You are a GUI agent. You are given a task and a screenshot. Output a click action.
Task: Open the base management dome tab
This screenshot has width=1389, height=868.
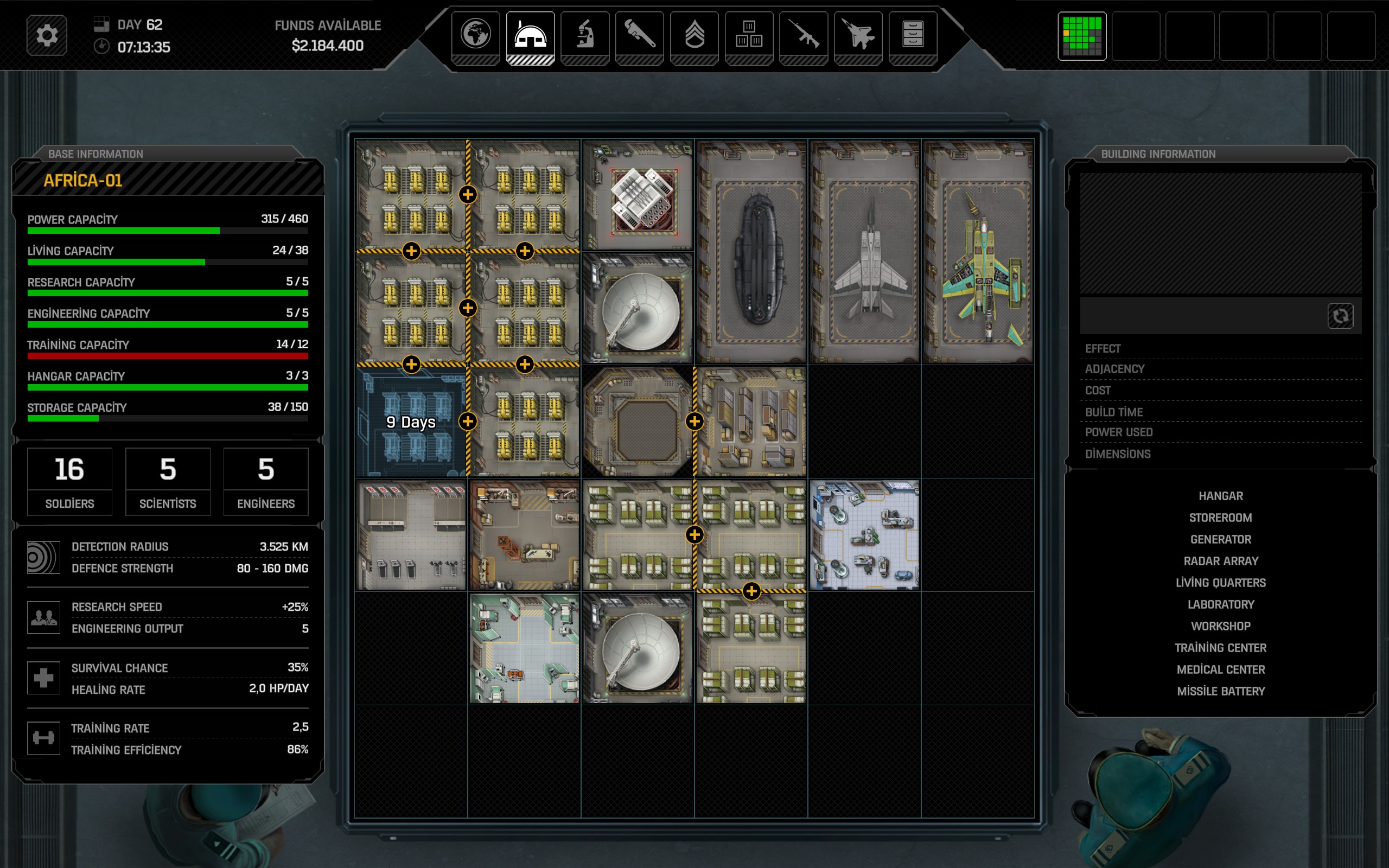pos(530,35)
